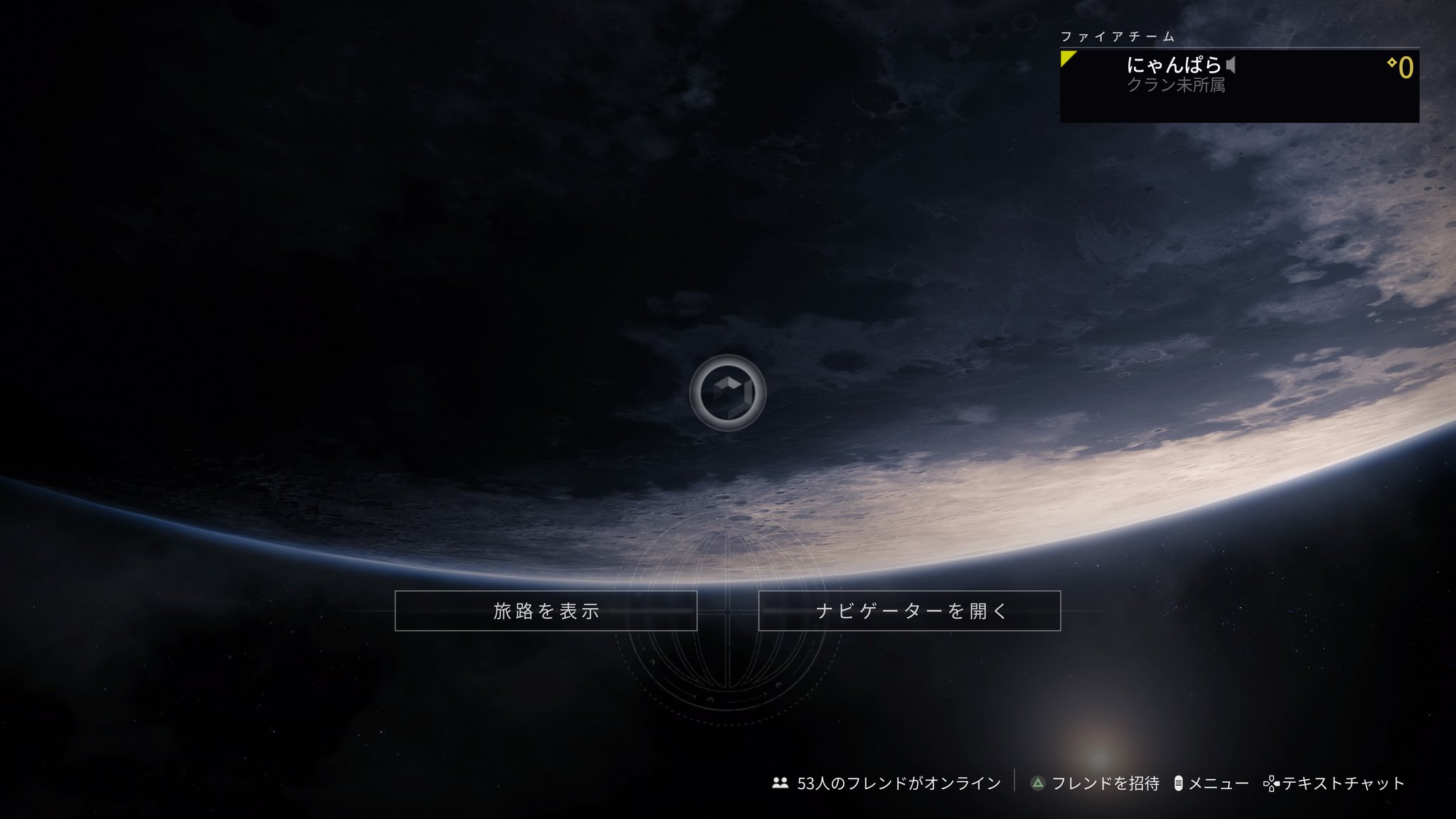Click the triangle icon next to フレンドを招待
Image resolution: width=1456 pixels, height=819 pixels.
click(1038, 783)
